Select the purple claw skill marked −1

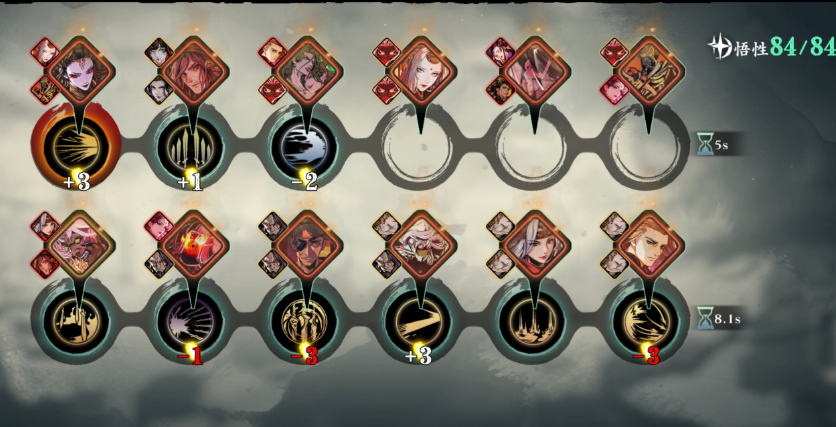click(192, 320)
